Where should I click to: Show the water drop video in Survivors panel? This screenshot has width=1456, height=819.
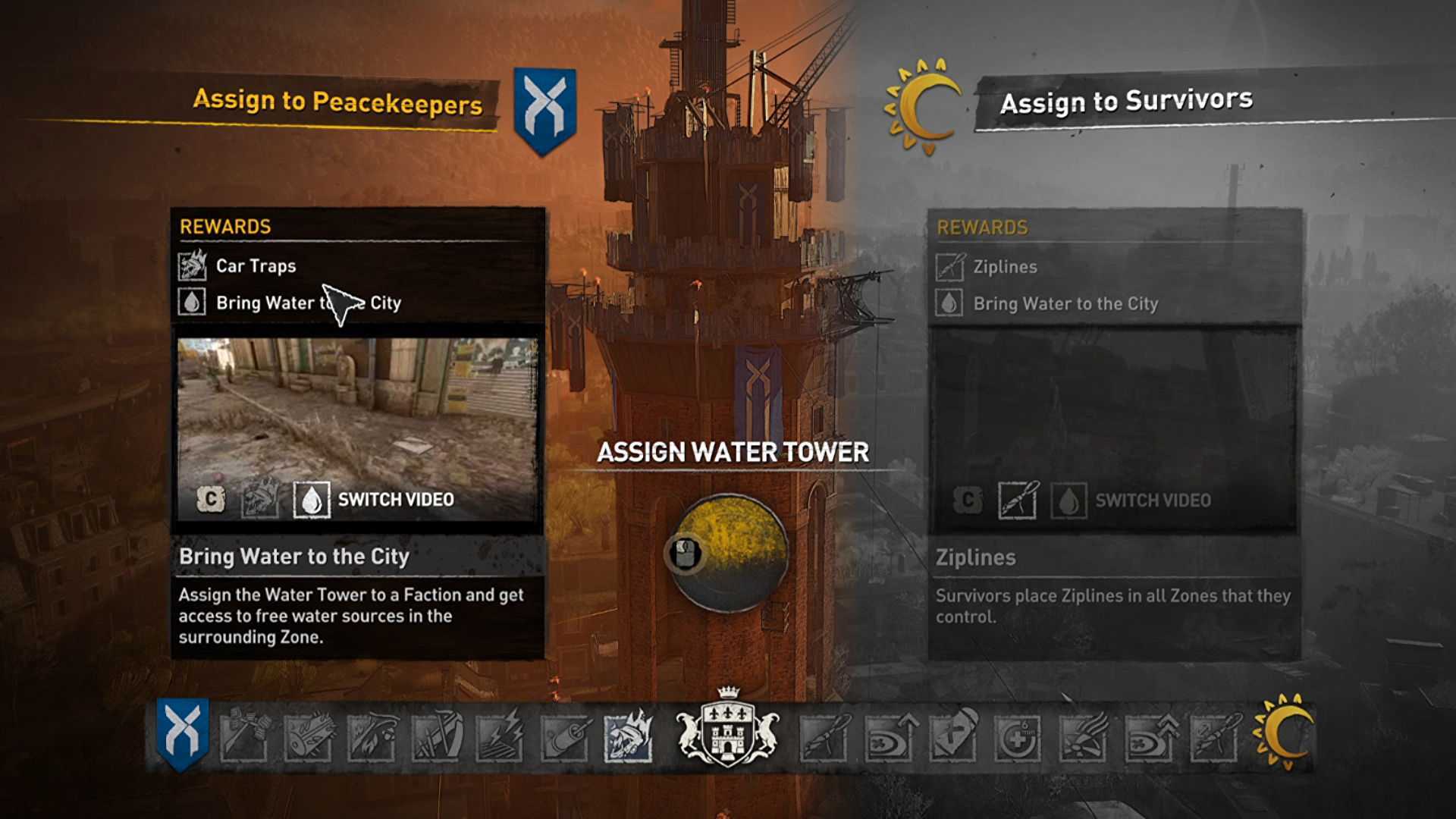point(1068,500)
